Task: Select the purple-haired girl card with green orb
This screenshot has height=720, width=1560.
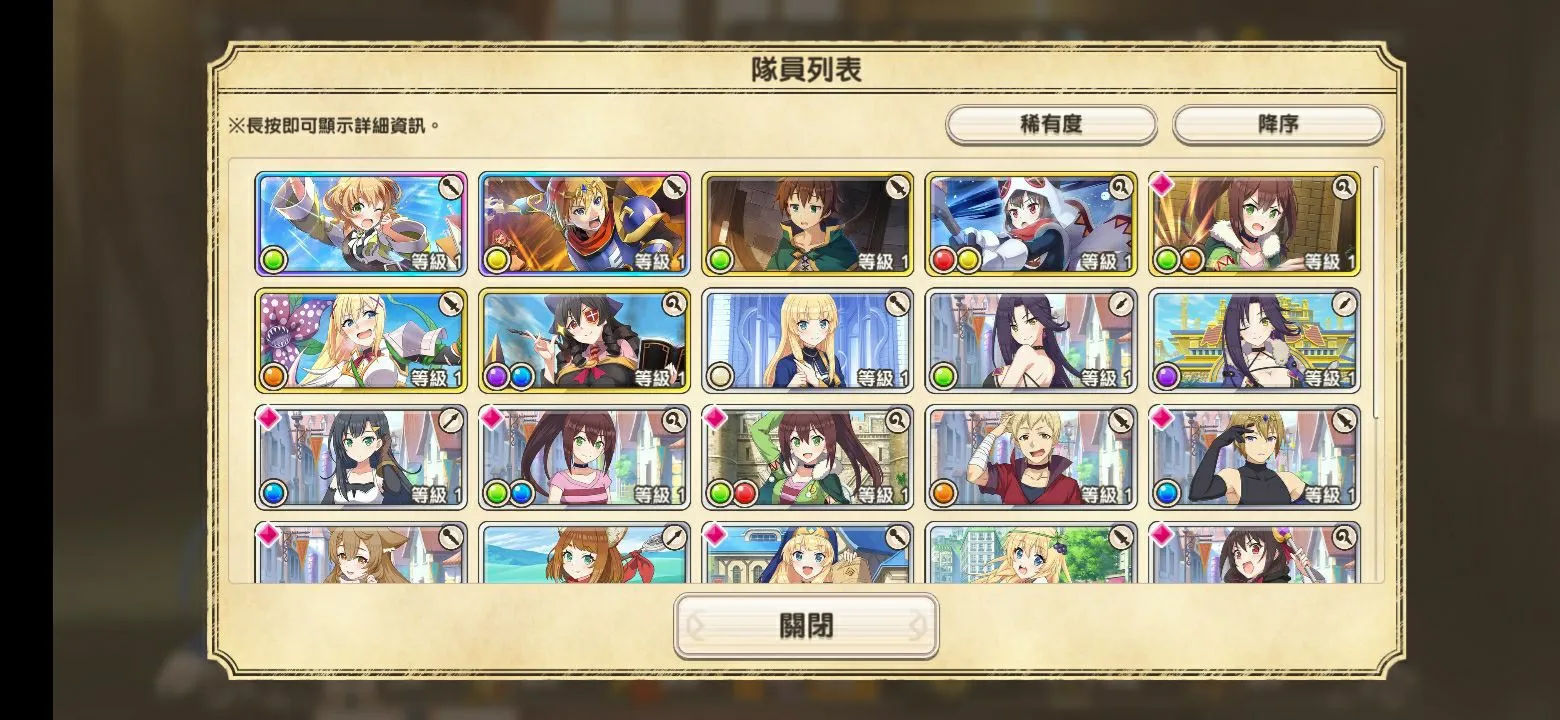Action: pyautogui.click(x=1031, y=341)
